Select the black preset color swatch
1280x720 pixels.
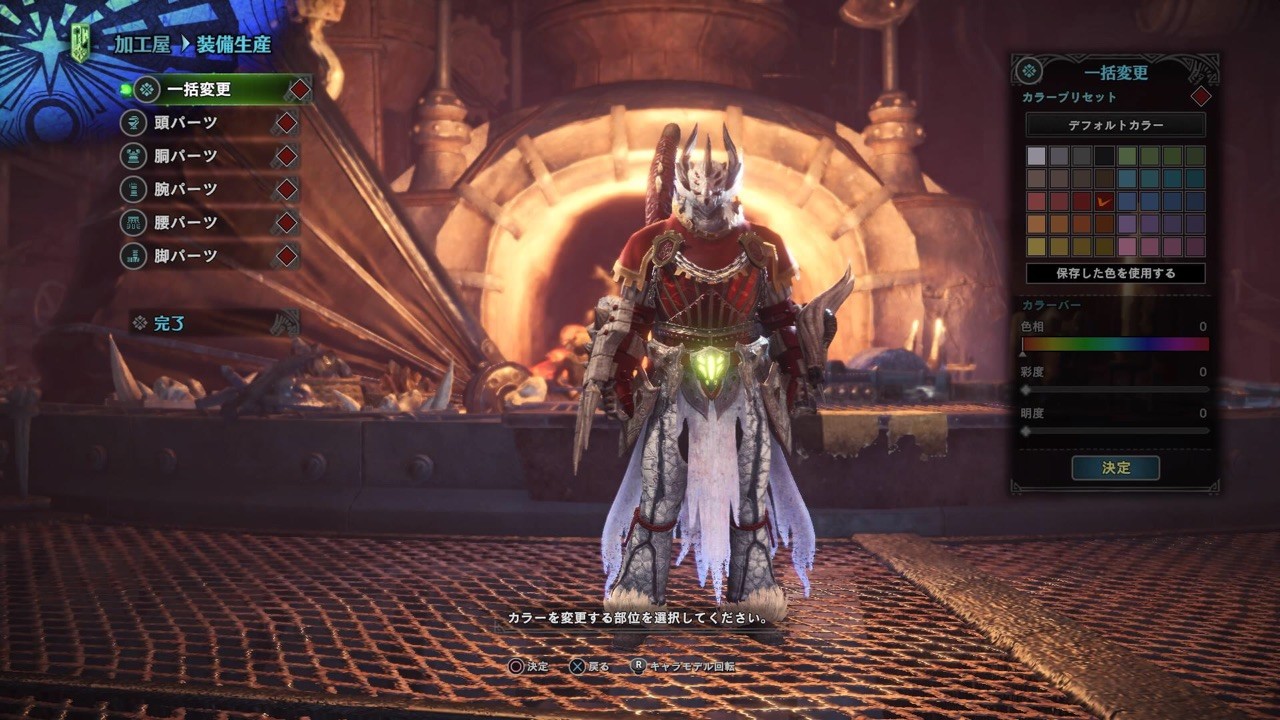point(1104,156)
